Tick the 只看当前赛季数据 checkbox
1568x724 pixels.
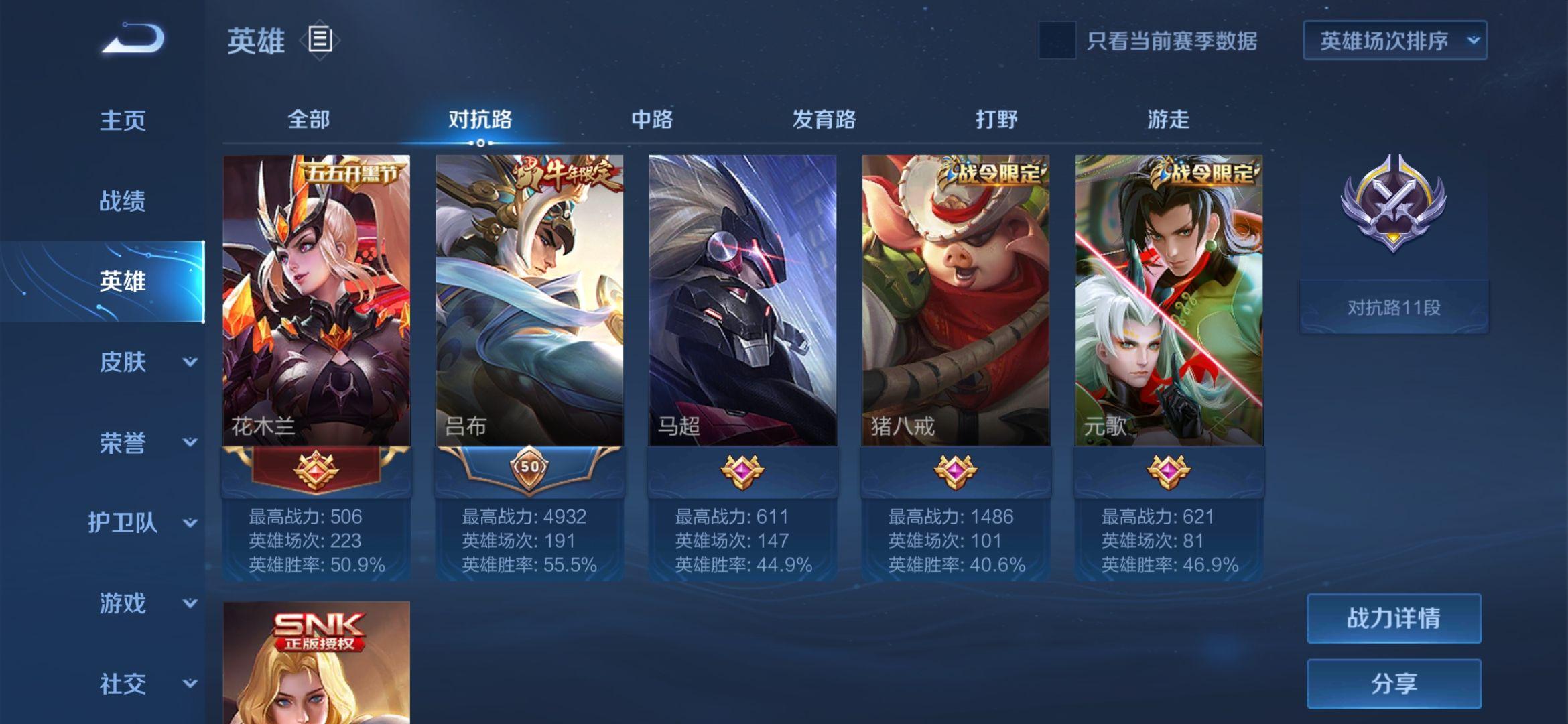click(x=1057, y=41)
